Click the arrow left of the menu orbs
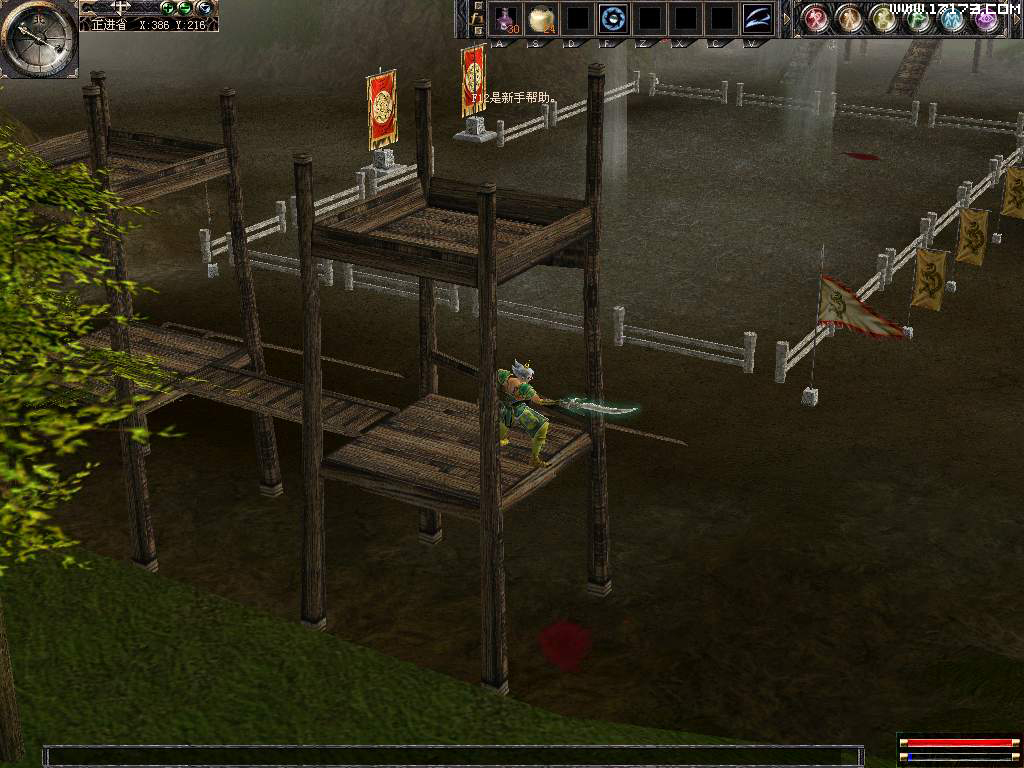This screenshot has height=768, width=1024. click(x=786, y=18)
